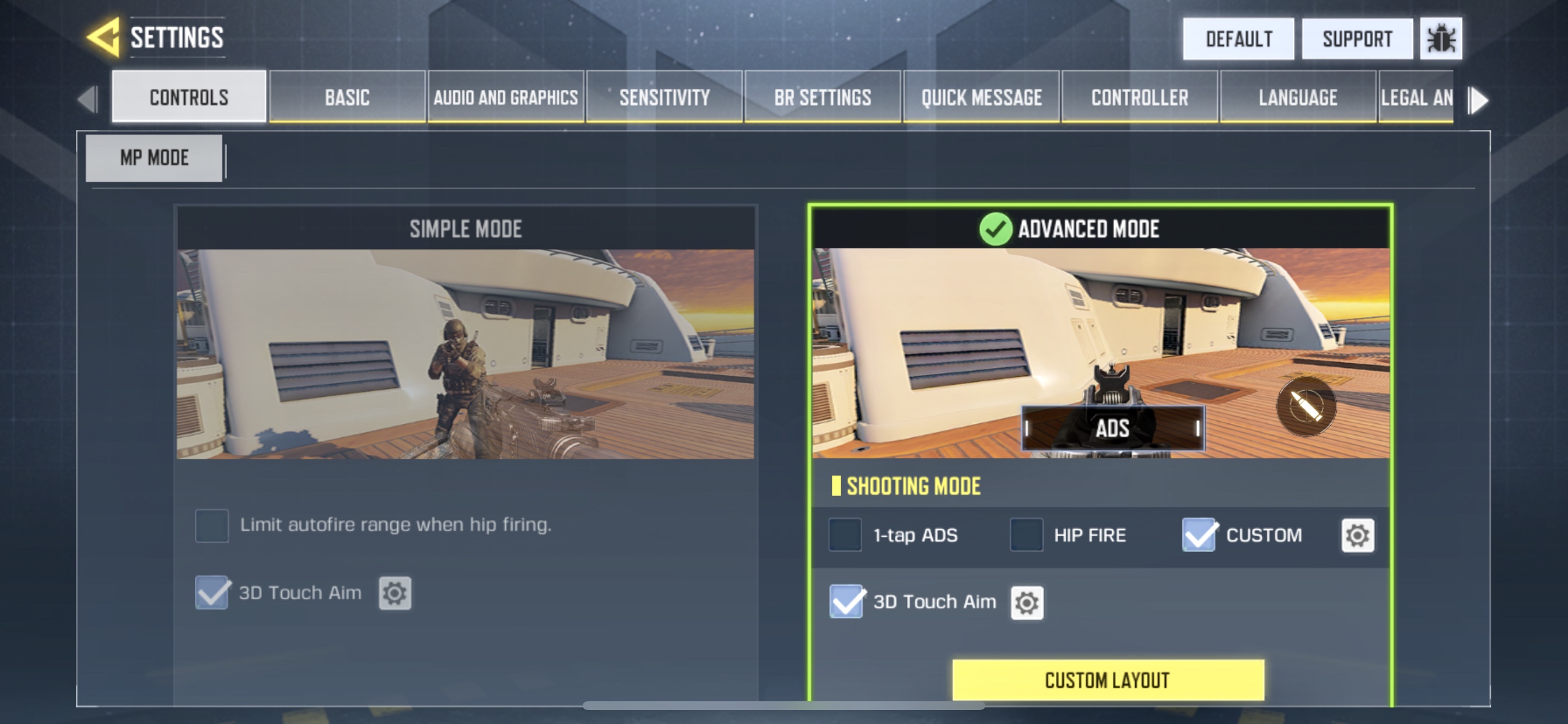Select the Sensitivity tab
The width and height of the screenshot is (1568, 724).
point(664,97)
